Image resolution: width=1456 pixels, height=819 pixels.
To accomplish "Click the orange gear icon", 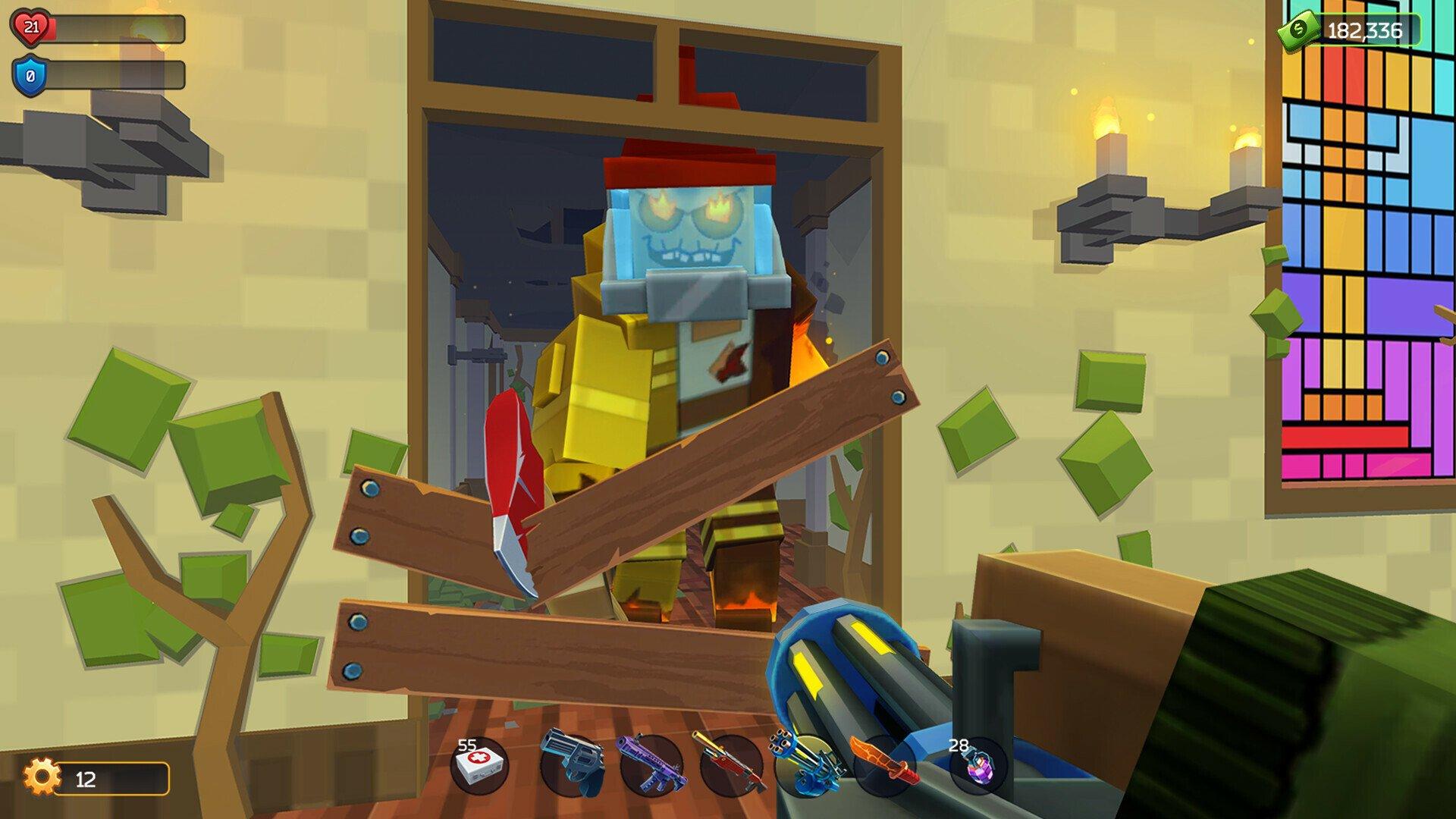I will 40,777.
